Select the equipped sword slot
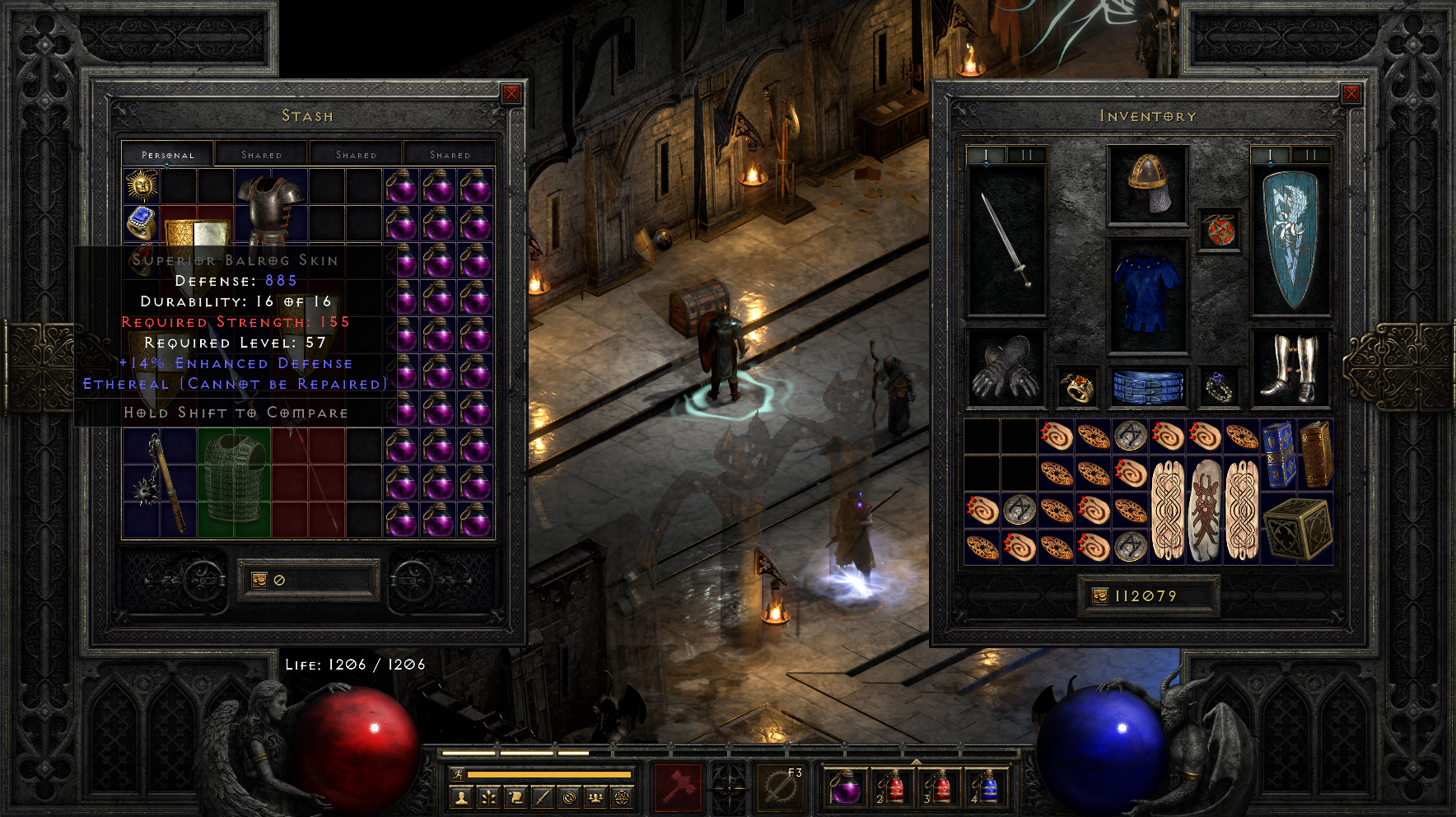The image size is (1456, 817). point(1006,240)
